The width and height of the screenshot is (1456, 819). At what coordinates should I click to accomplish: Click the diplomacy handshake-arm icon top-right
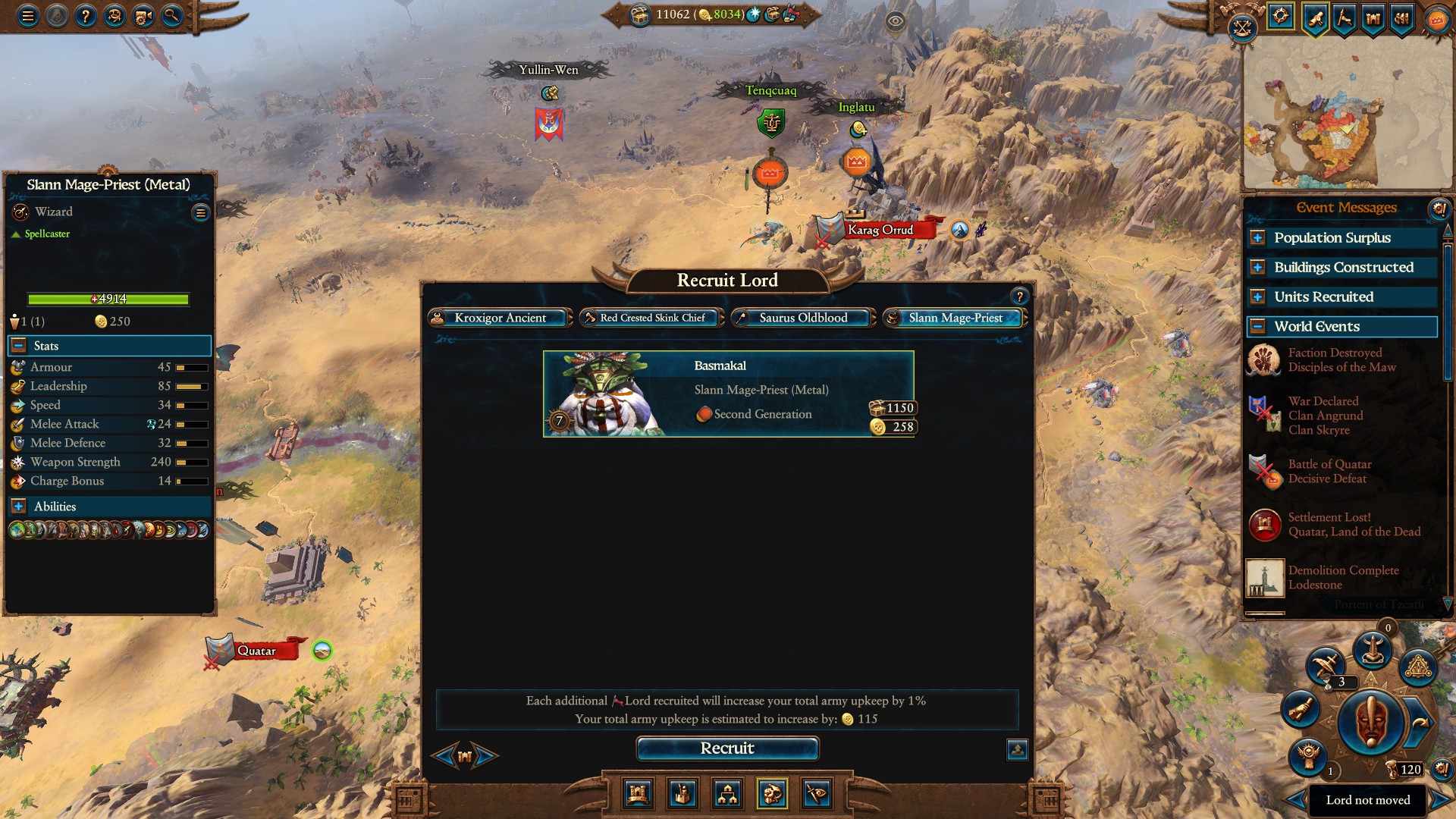point(1343,17)
